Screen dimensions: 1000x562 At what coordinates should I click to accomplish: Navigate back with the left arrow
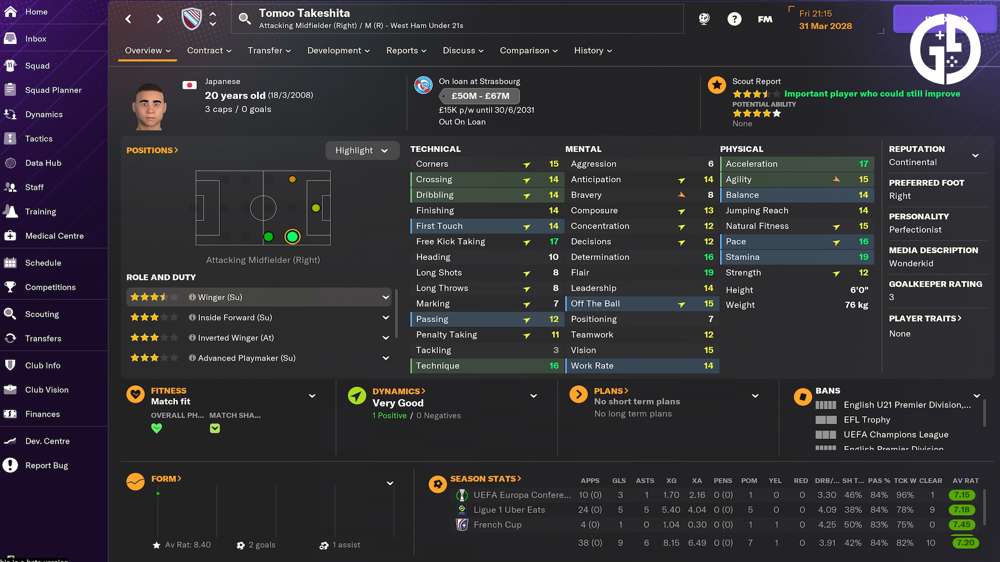coord(128,19)
